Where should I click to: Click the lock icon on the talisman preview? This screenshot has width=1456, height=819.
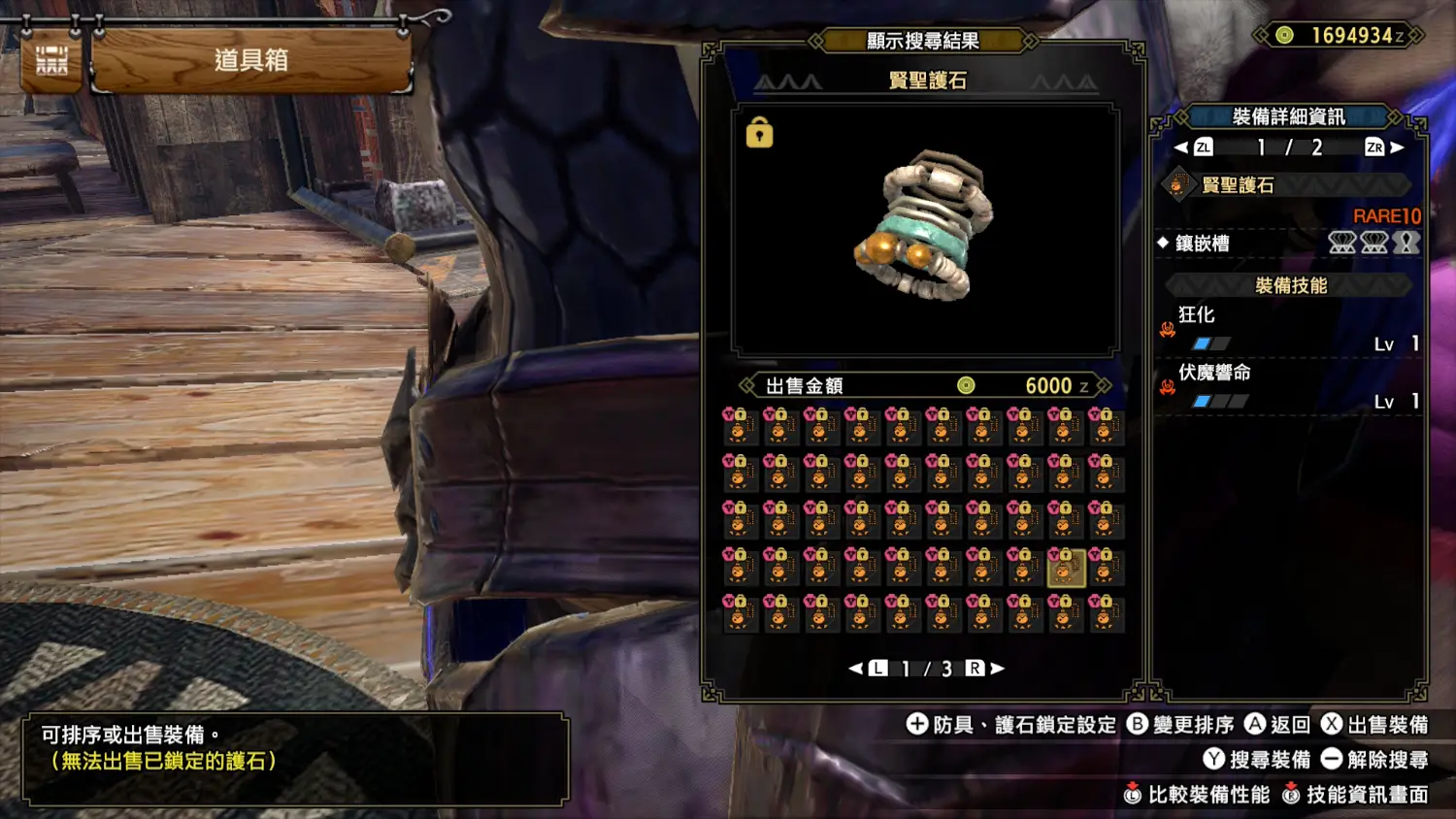[x=759, y=133]
